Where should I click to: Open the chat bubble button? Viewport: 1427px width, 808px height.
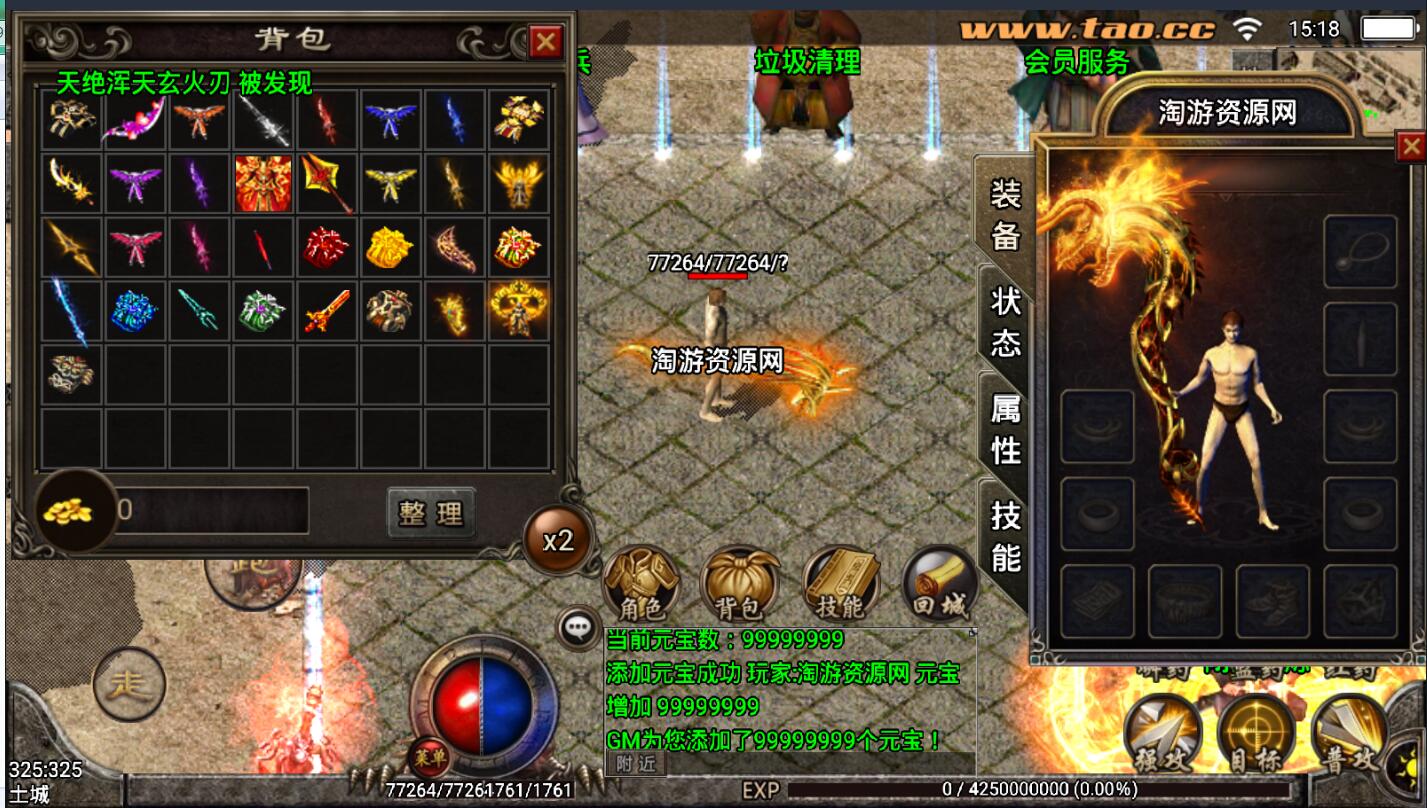(x=577, y=629)
